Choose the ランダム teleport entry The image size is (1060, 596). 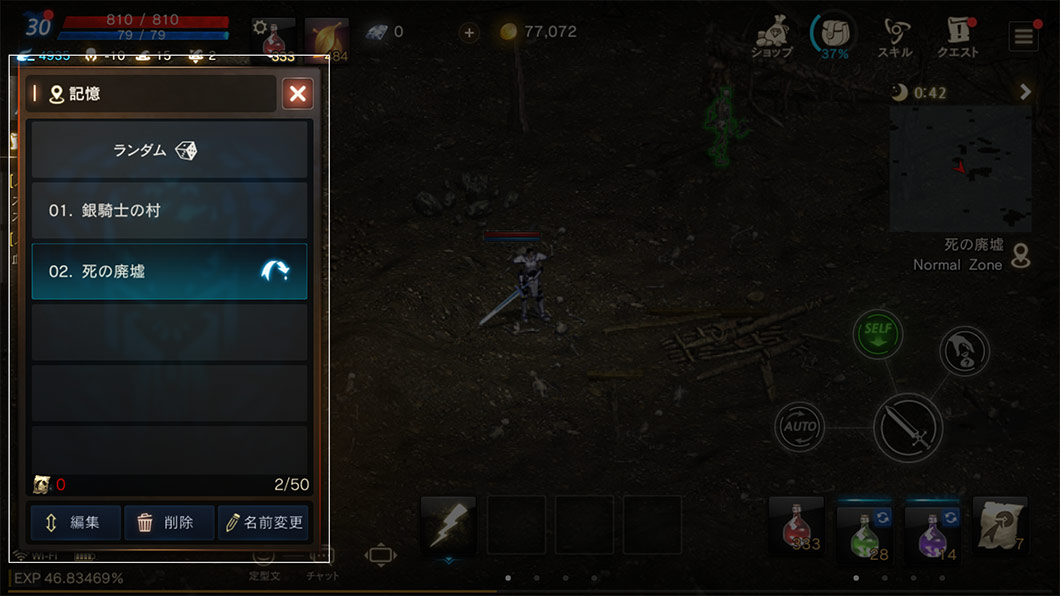point(169,150)
